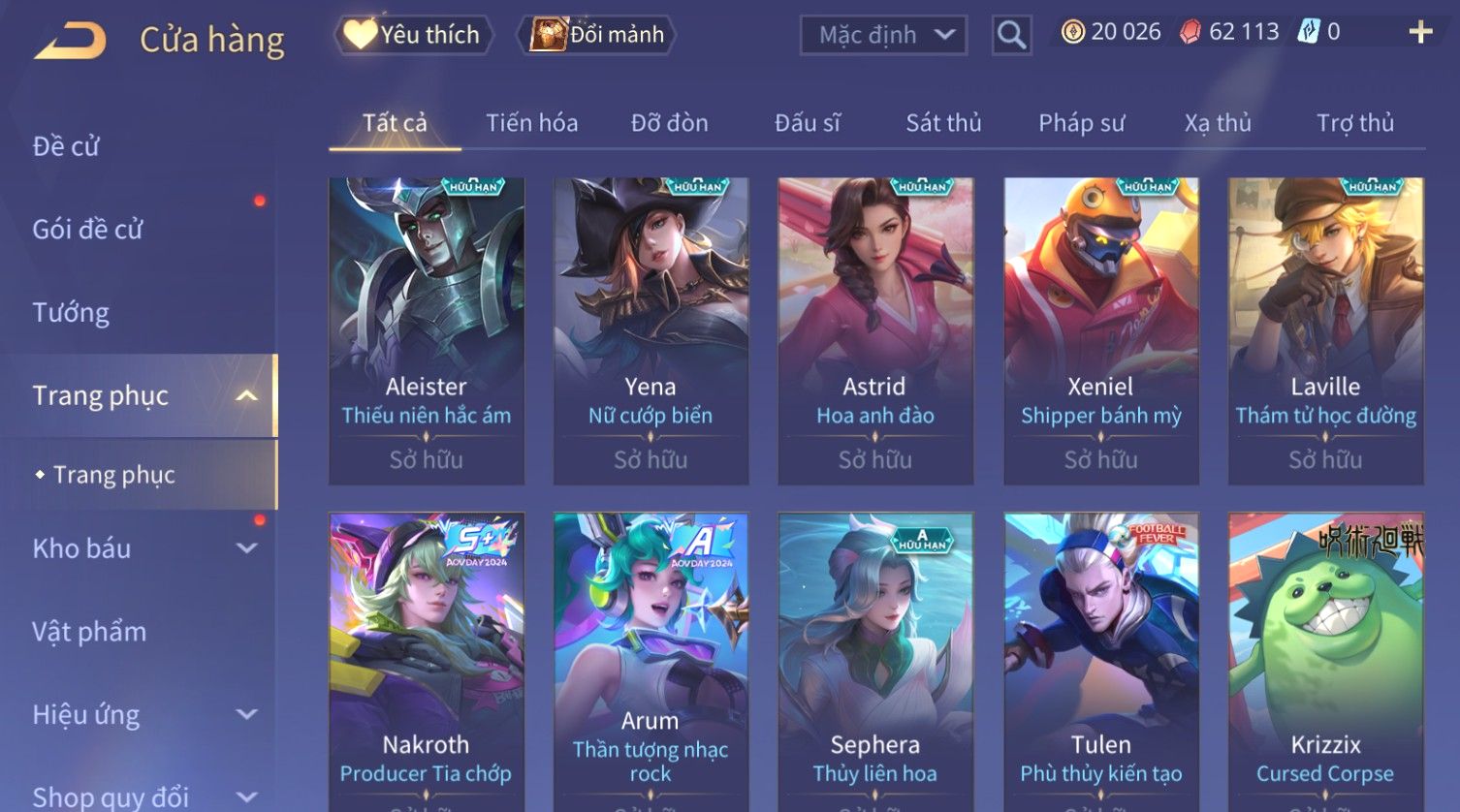Image resolution: width=1460 pixels, height=812 pixels.
Task: Switch to the Tiến hóa tab
Action: (x=531, y=123)
